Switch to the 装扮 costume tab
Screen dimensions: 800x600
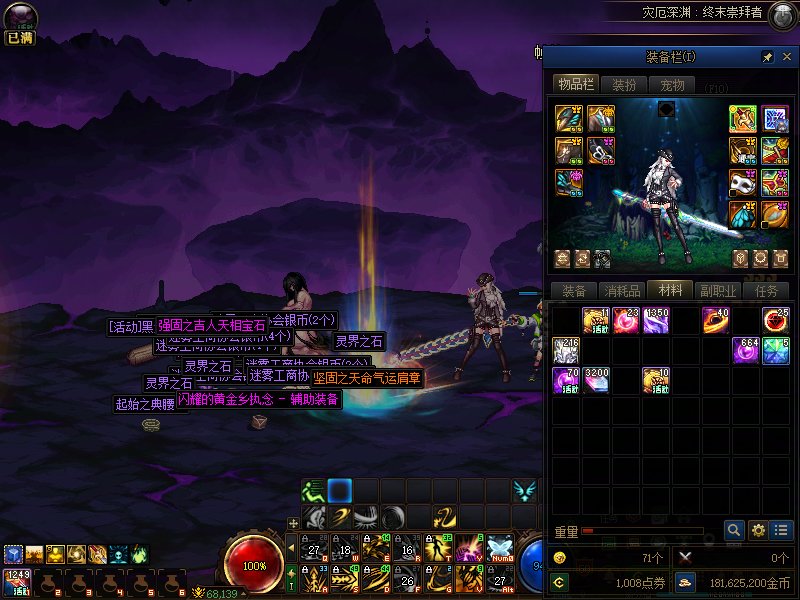tap(624, 85)
